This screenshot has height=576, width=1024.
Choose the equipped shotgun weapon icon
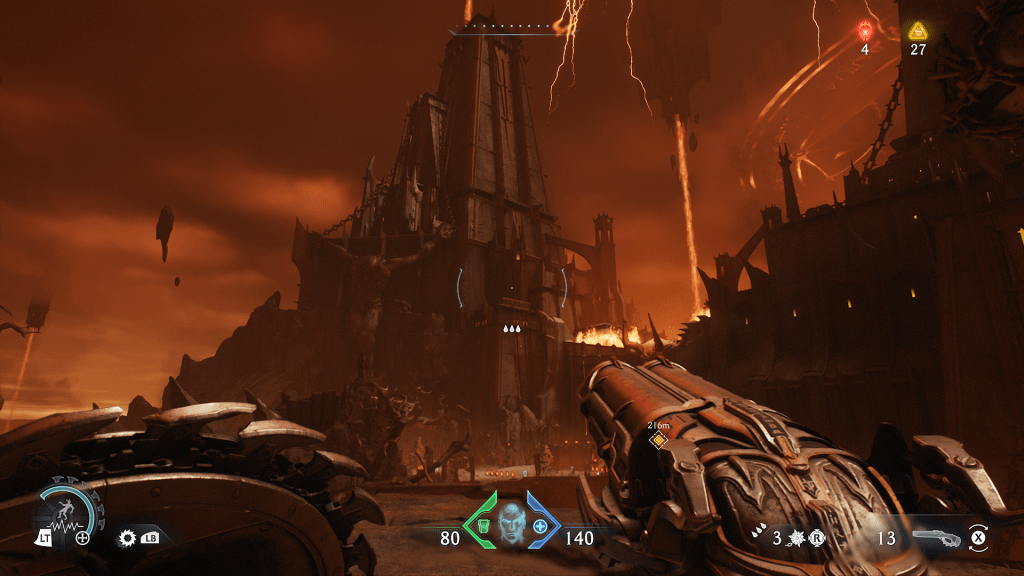[x=937, y=538]
